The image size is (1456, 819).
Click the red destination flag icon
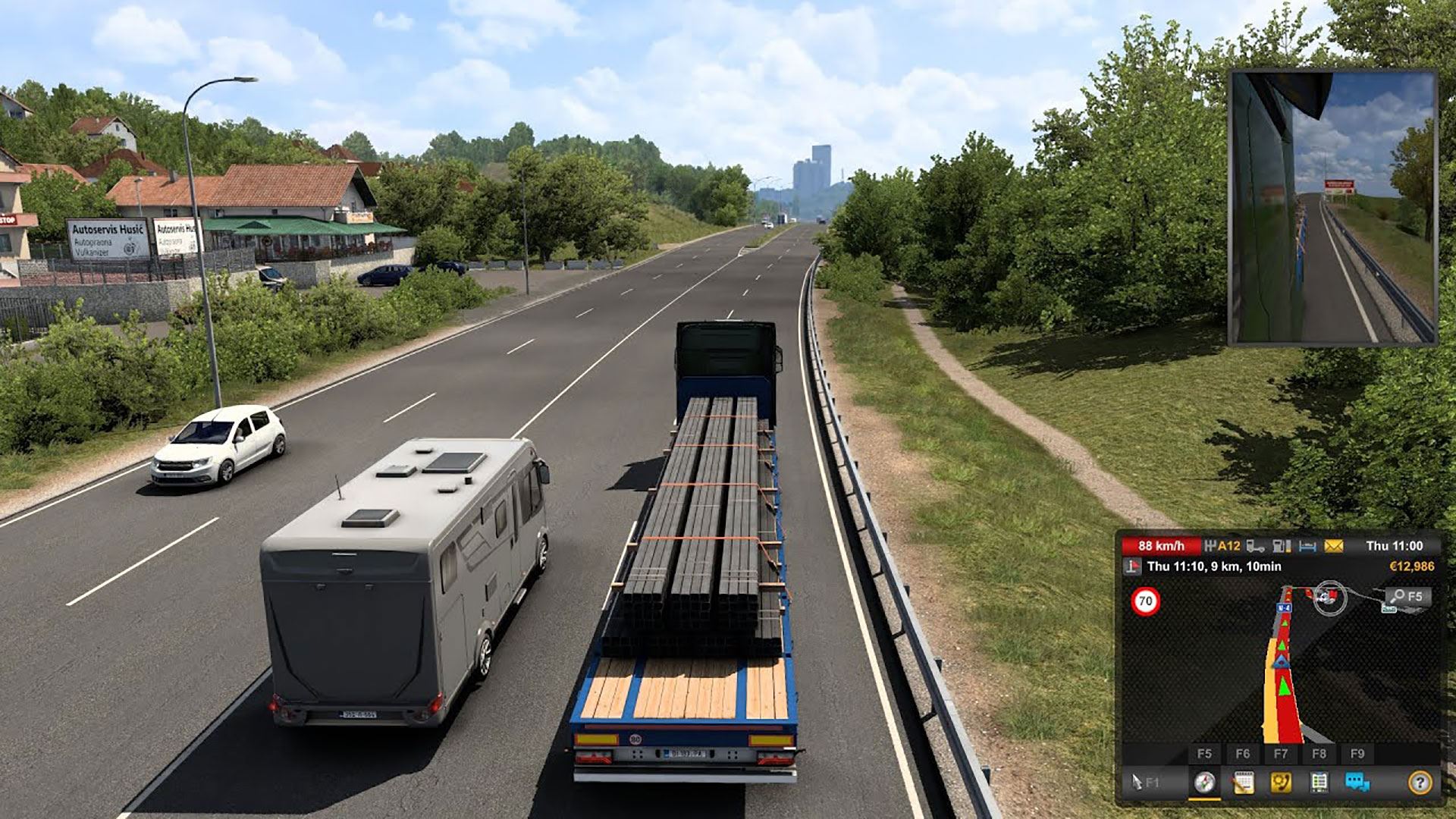[1132, 566]
